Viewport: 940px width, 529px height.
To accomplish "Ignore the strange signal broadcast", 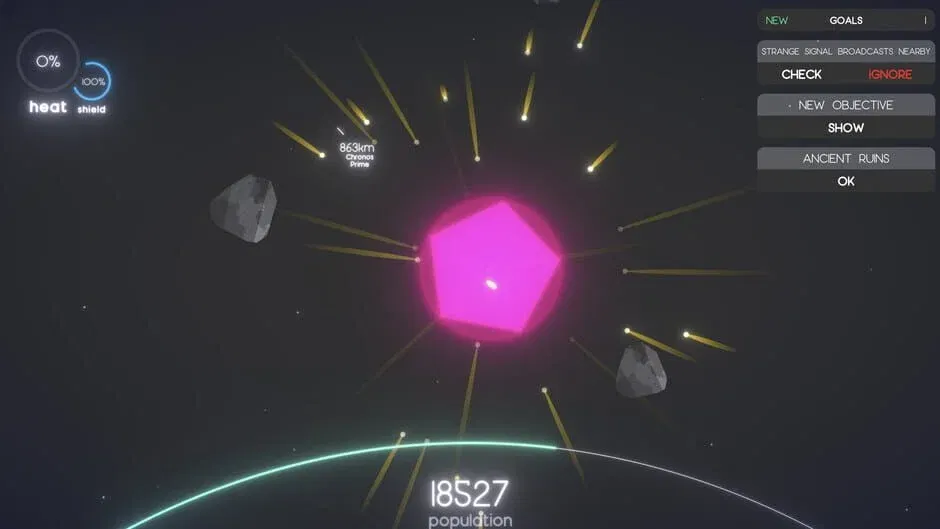I will pyautogui.click(x=889, y=74).
